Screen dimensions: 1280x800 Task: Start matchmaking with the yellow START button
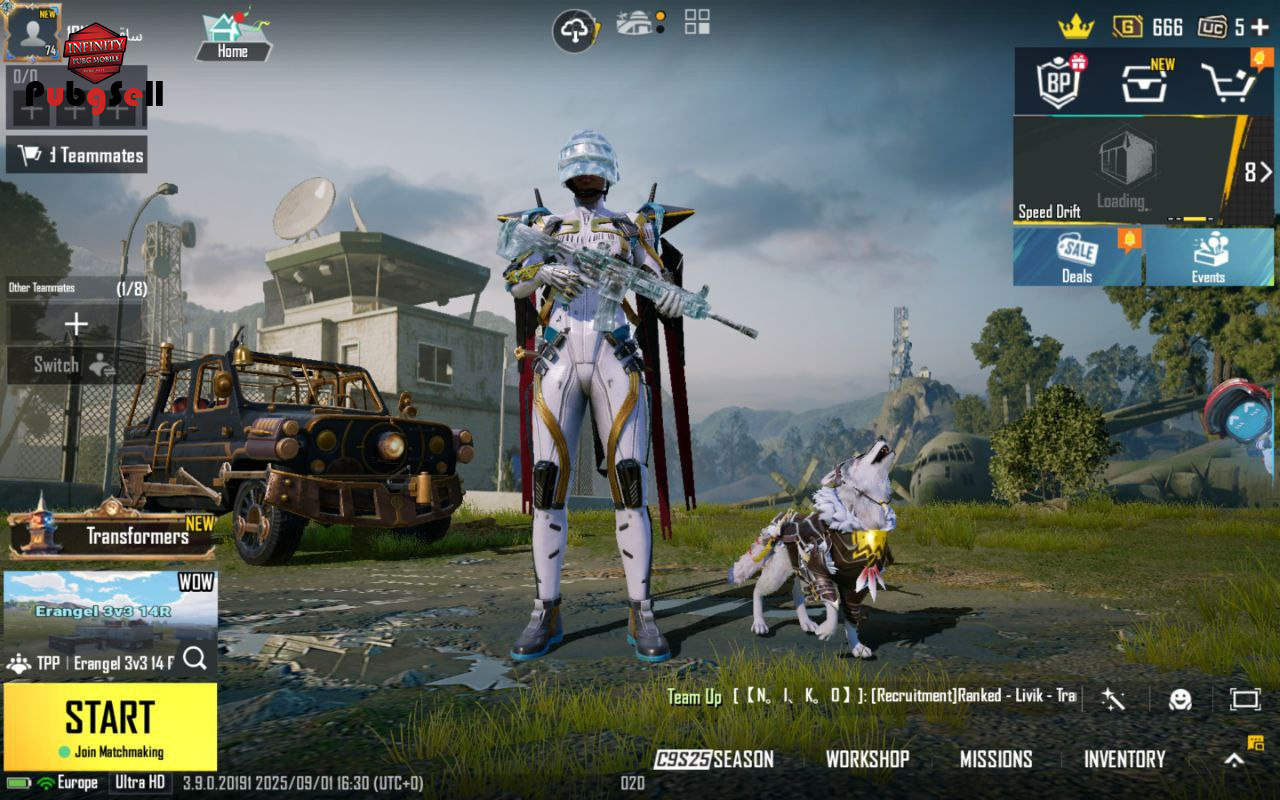point(110,726)
